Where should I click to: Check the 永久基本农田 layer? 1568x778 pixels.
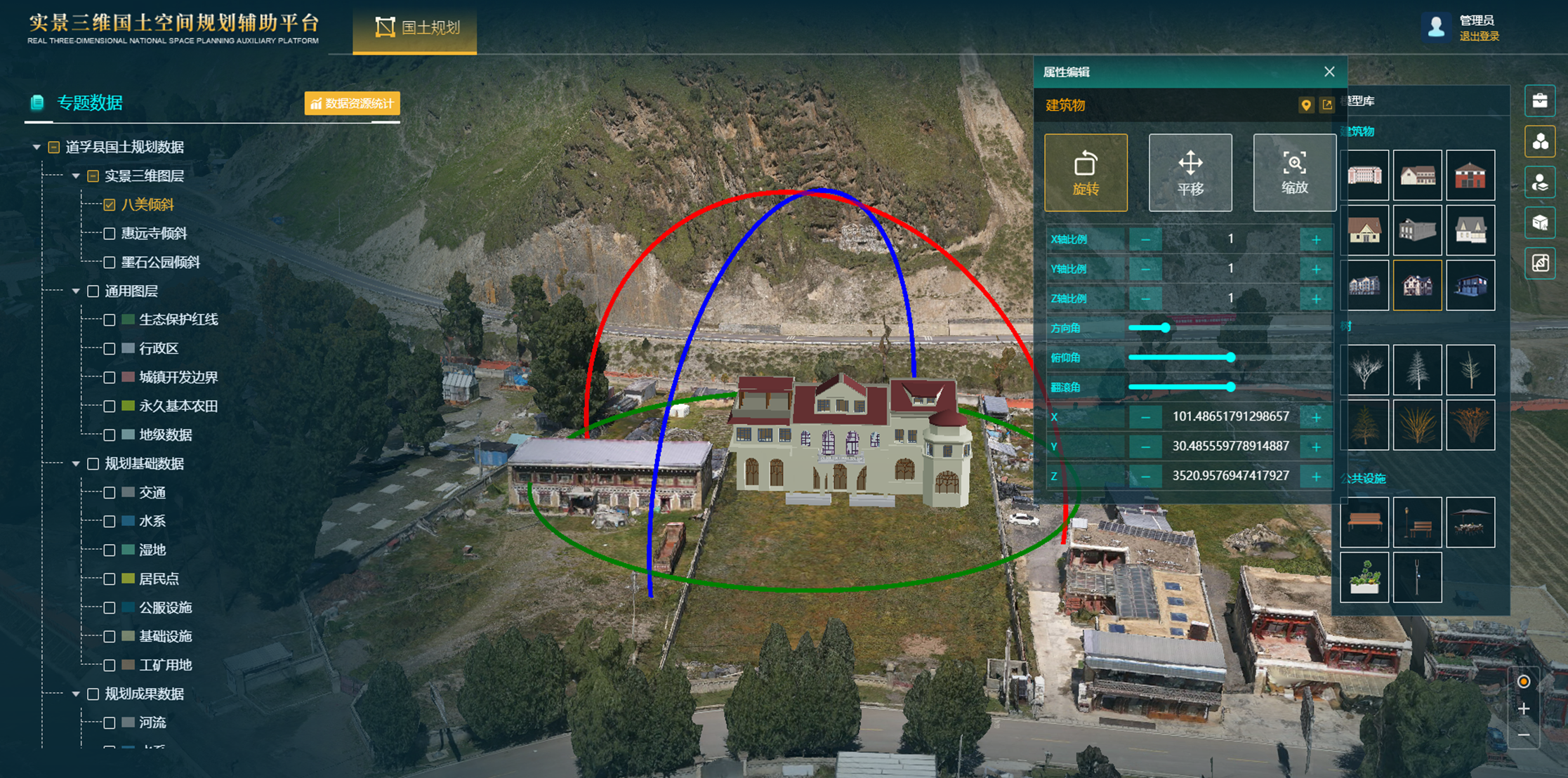coord(110,407)
